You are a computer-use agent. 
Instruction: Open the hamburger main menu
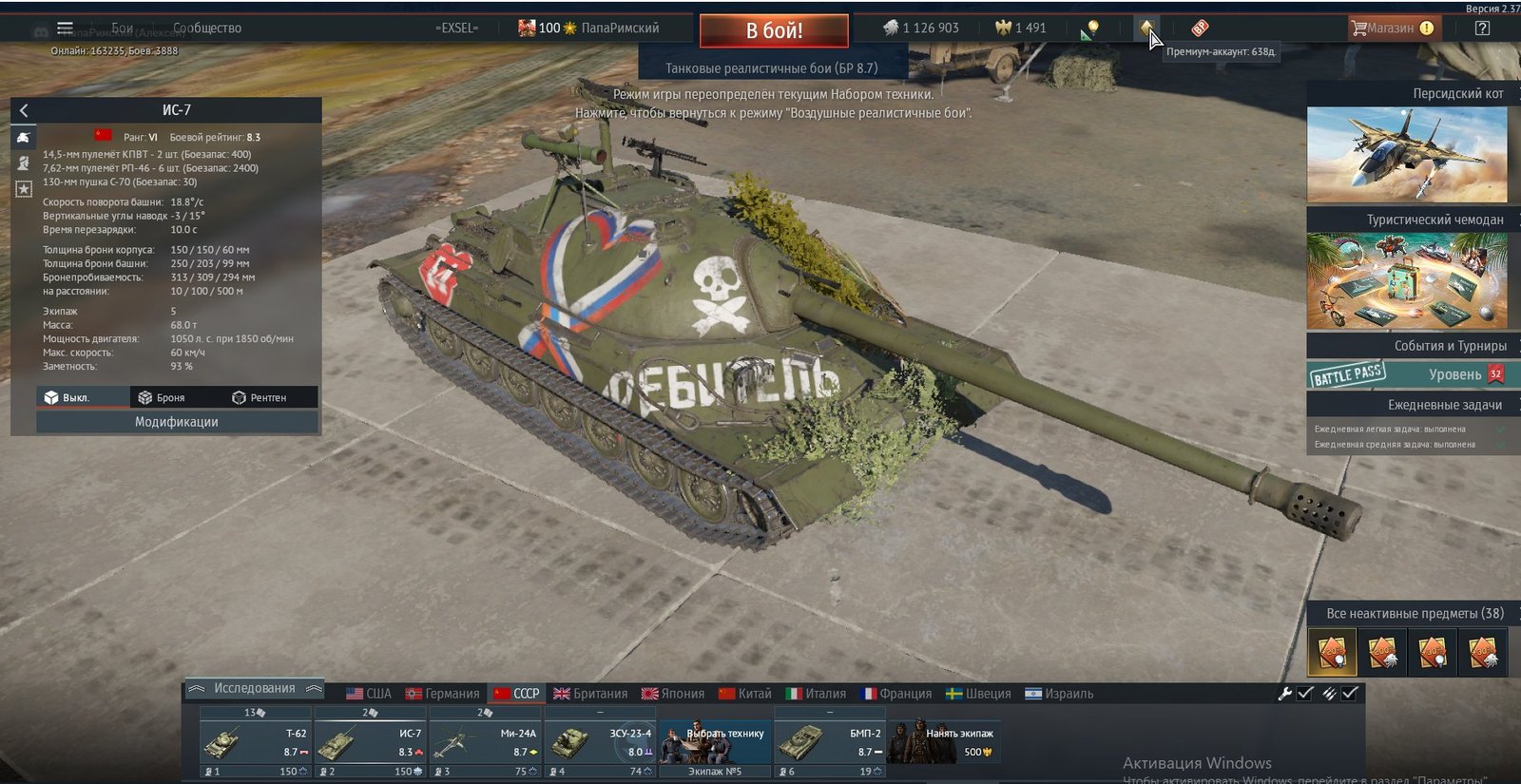click(x=65, y=29)
